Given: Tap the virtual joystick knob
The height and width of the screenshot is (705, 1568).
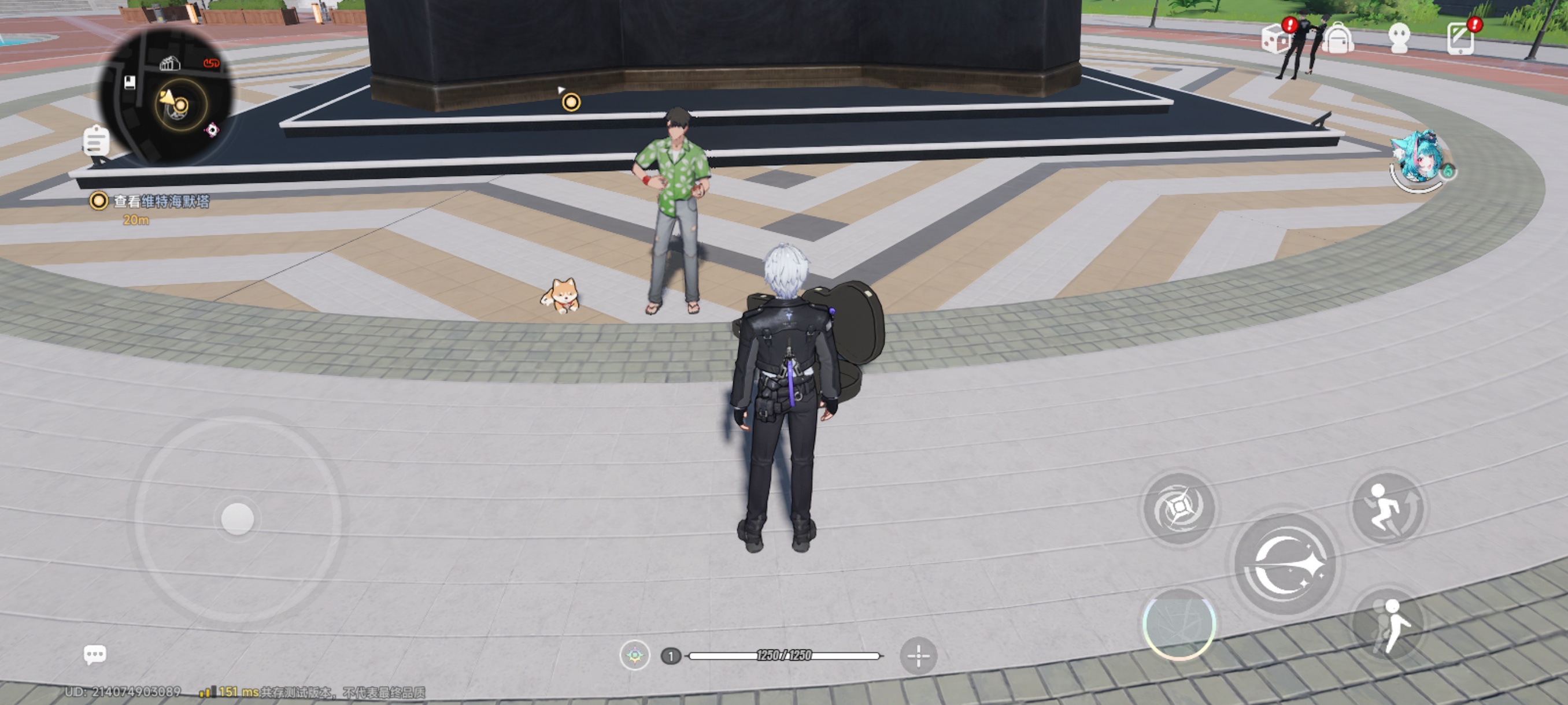Looking at the screenshot, I should (x=238, y=518).
